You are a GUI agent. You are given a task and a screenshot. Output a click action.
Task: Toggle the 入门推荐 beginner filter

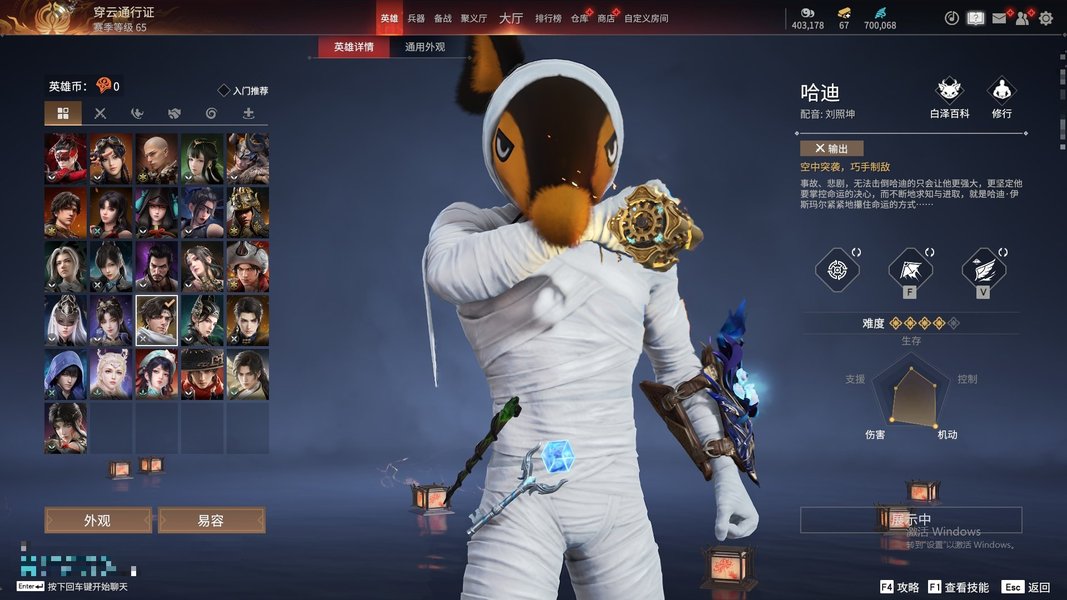tap(243, 91)
